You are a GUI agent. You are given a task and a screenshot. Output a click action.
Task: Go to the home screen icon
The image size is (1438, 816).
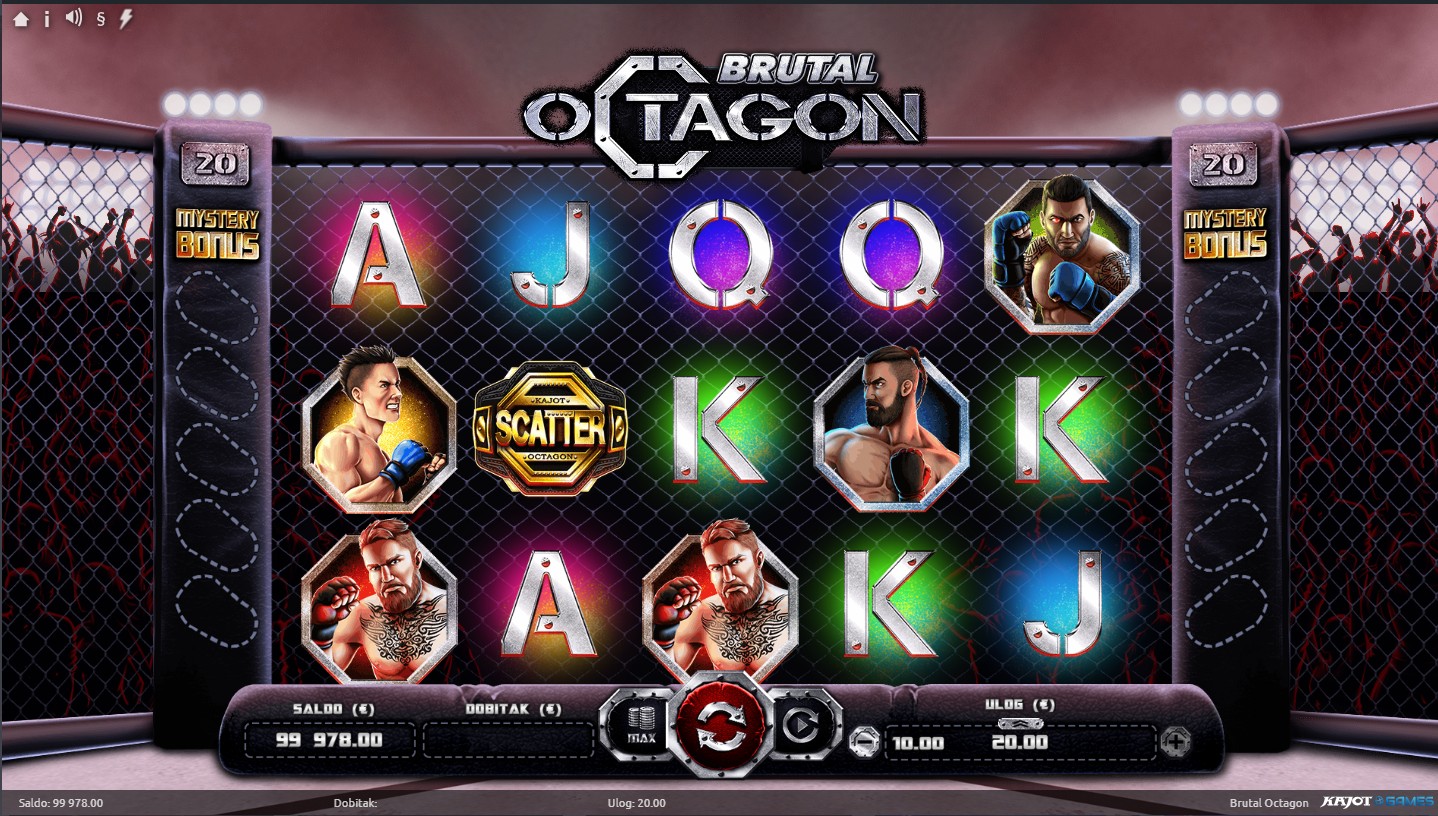point(20,19)
